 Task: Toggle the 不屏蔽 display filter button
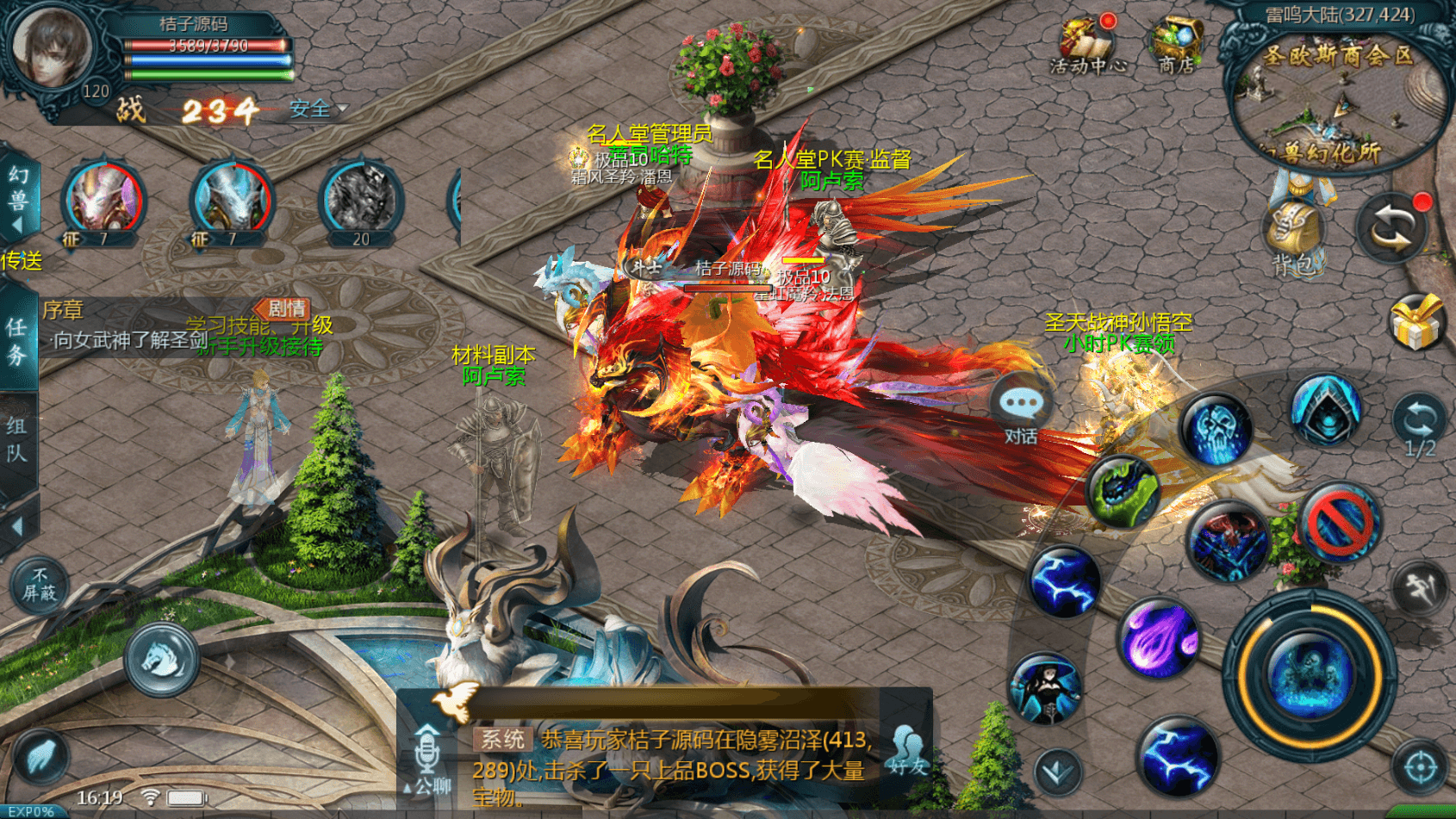coord(39,585)
